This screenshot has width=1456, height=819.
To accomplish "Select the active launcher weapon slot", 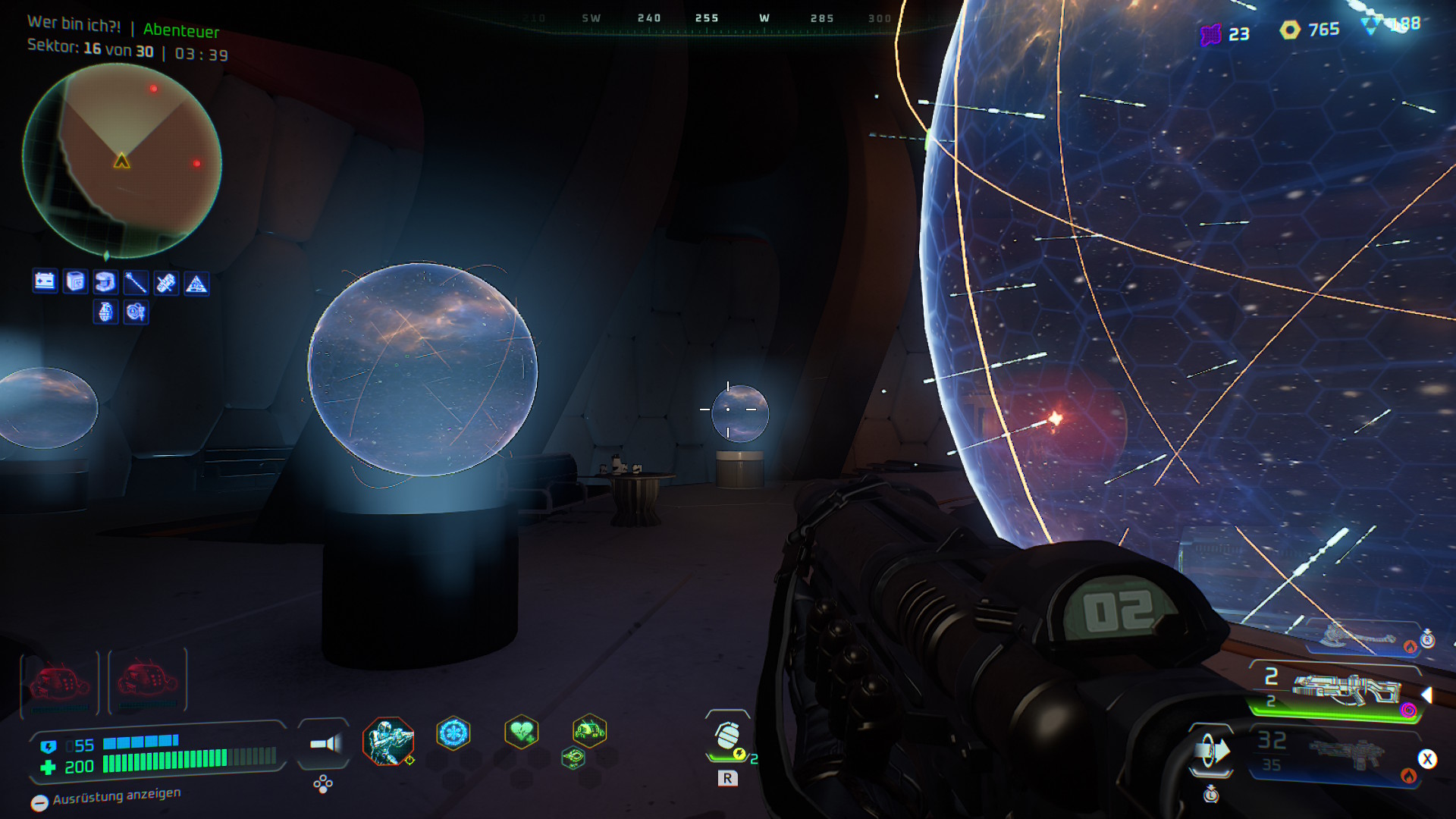I will pos(1346,690).
